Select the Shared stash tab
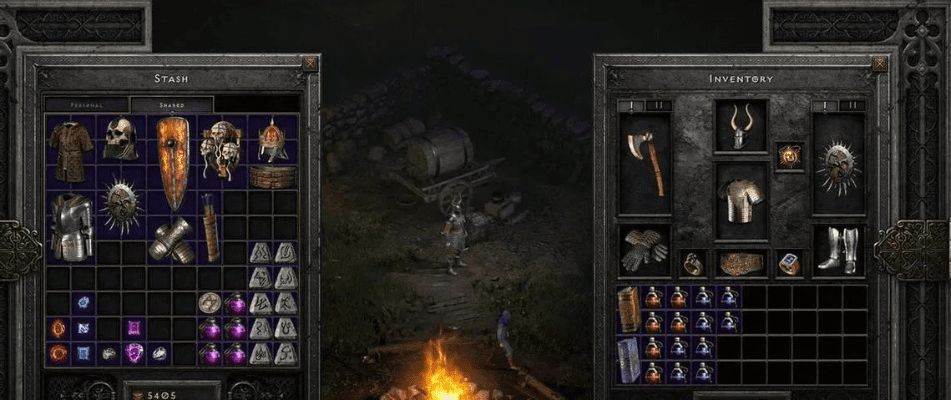This screenshot has width=951, height=400. [x=171, y=104]
